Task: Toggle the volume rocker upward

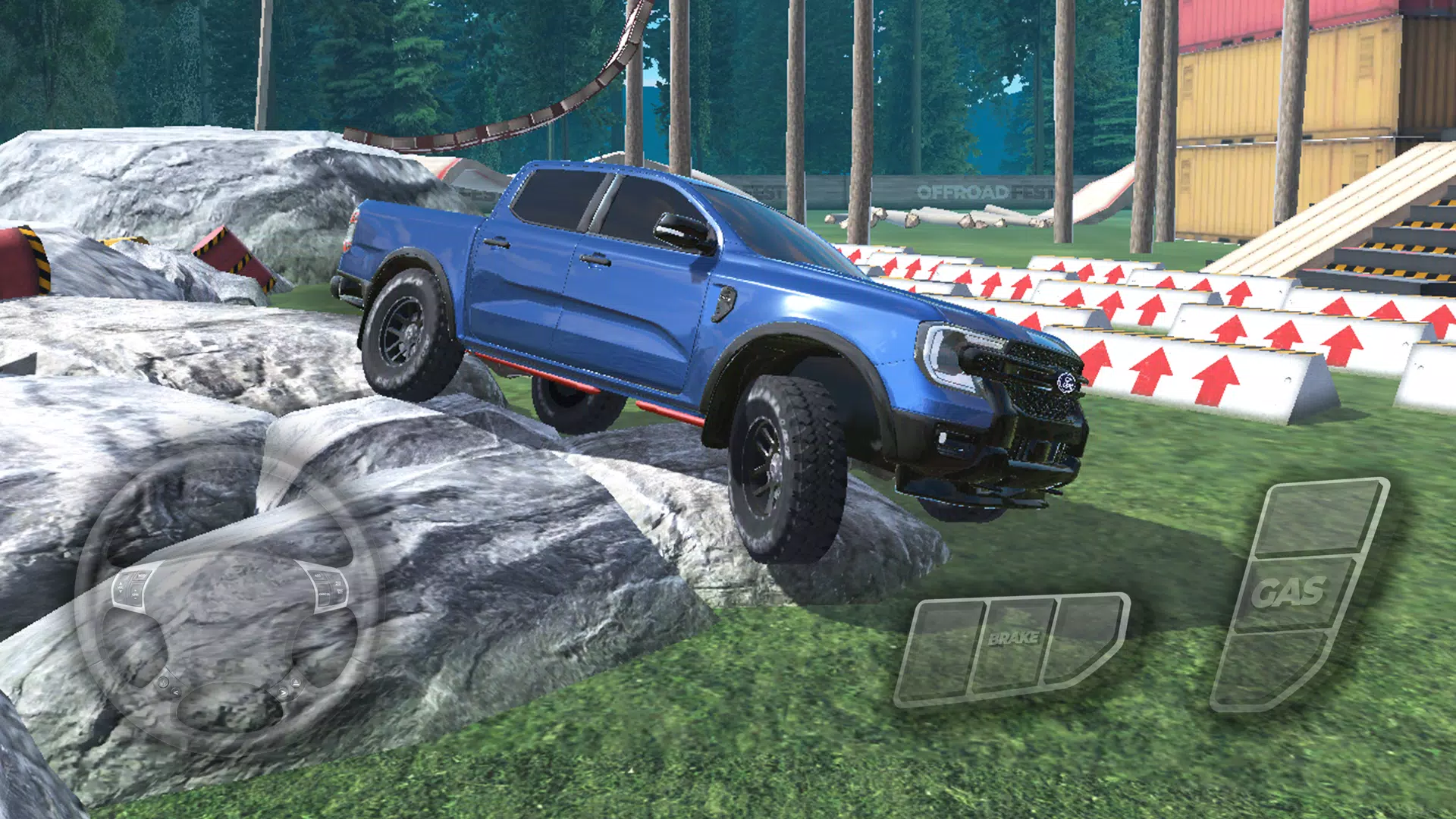Action: 119,582
